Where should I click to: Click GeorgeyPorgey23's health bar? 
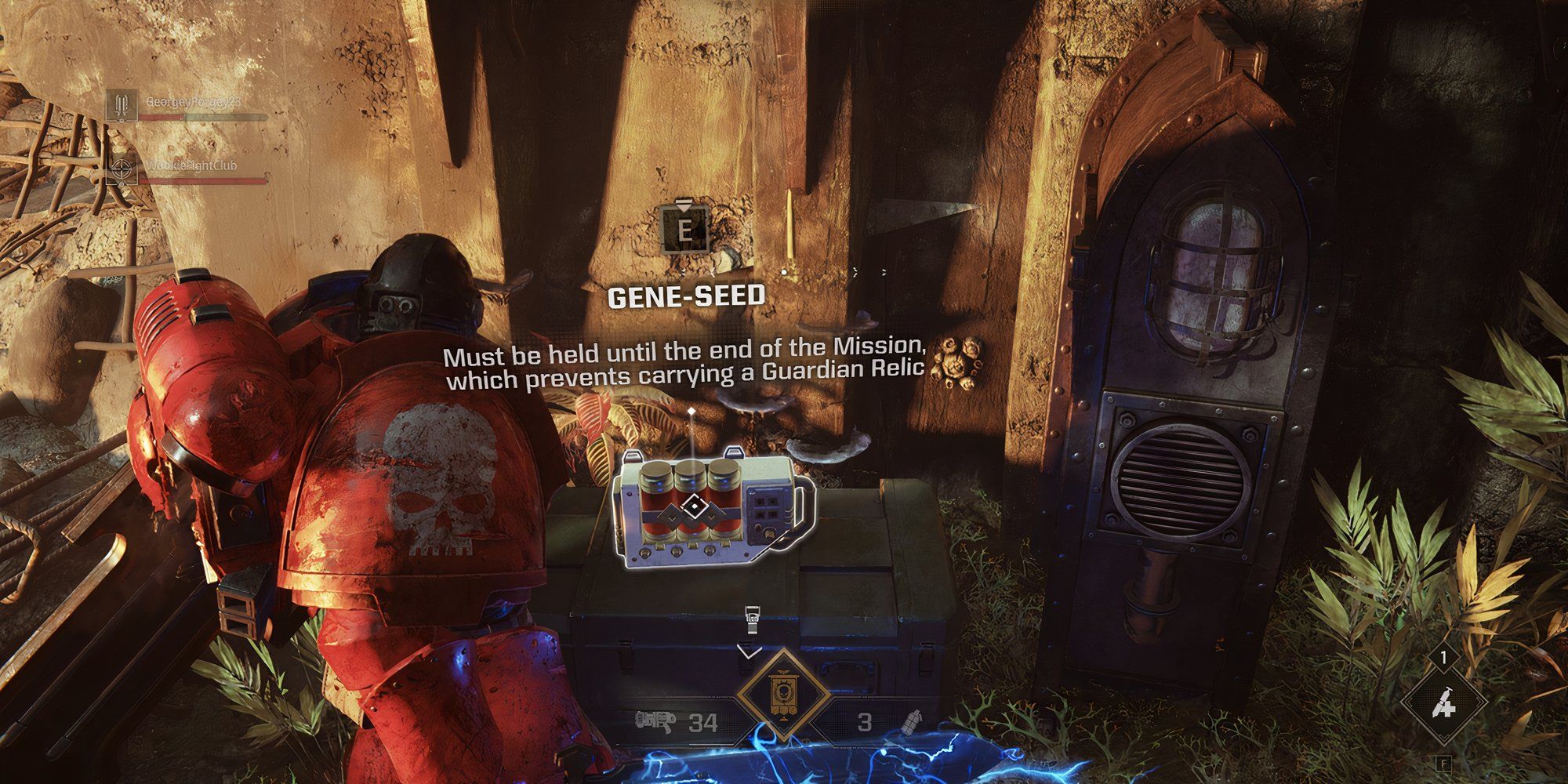[204, 117]
